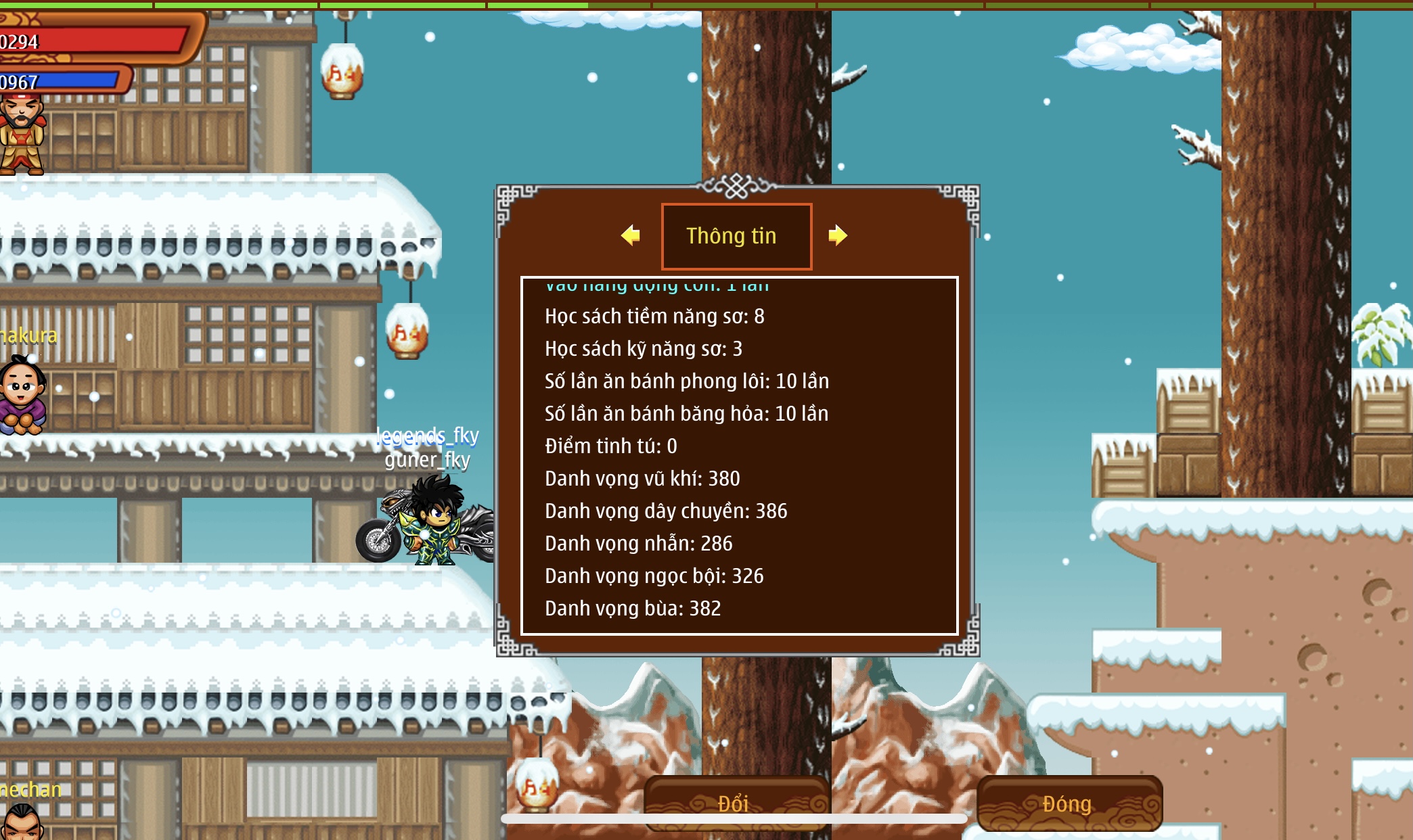The width and height of the screenshot is (1413, 840).
Task: Click the Đổi button
Action: [x=735, y=803]
